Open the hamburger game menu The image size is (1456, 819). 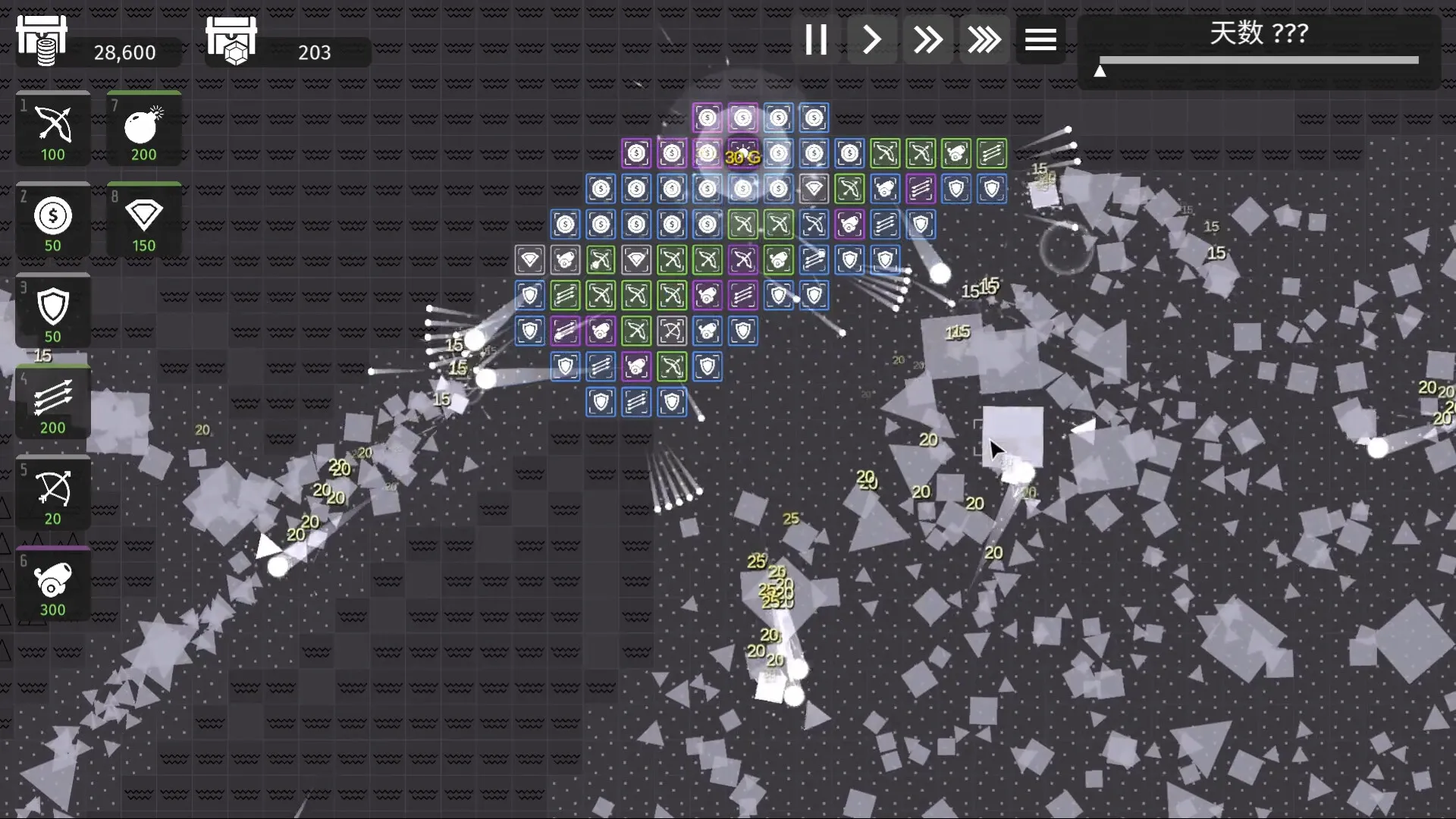pyautogui.click(x=1040, y=39)
